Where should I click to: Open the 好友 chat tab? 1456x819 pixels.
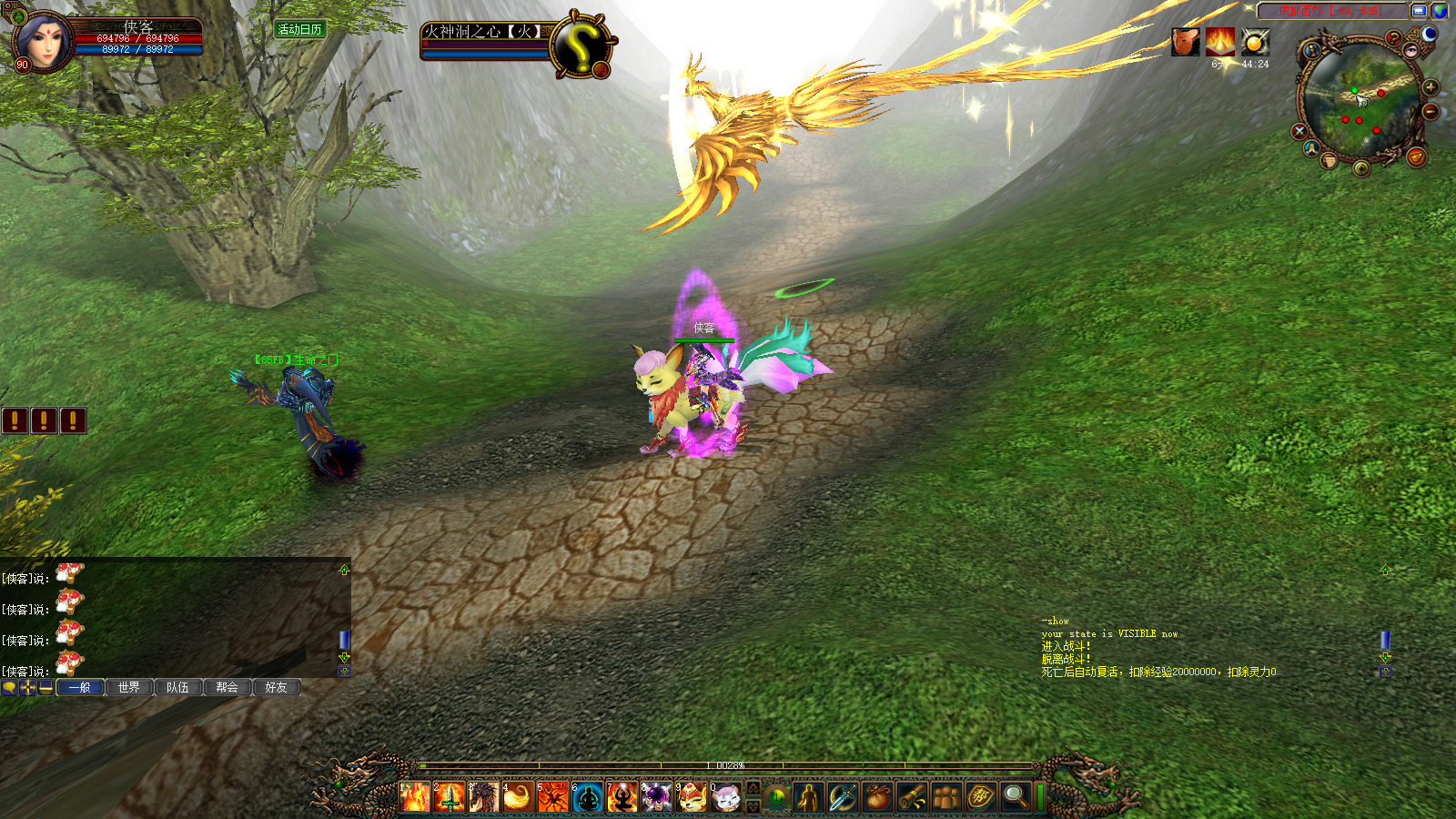pyautogui.click(x=277, y=687)
